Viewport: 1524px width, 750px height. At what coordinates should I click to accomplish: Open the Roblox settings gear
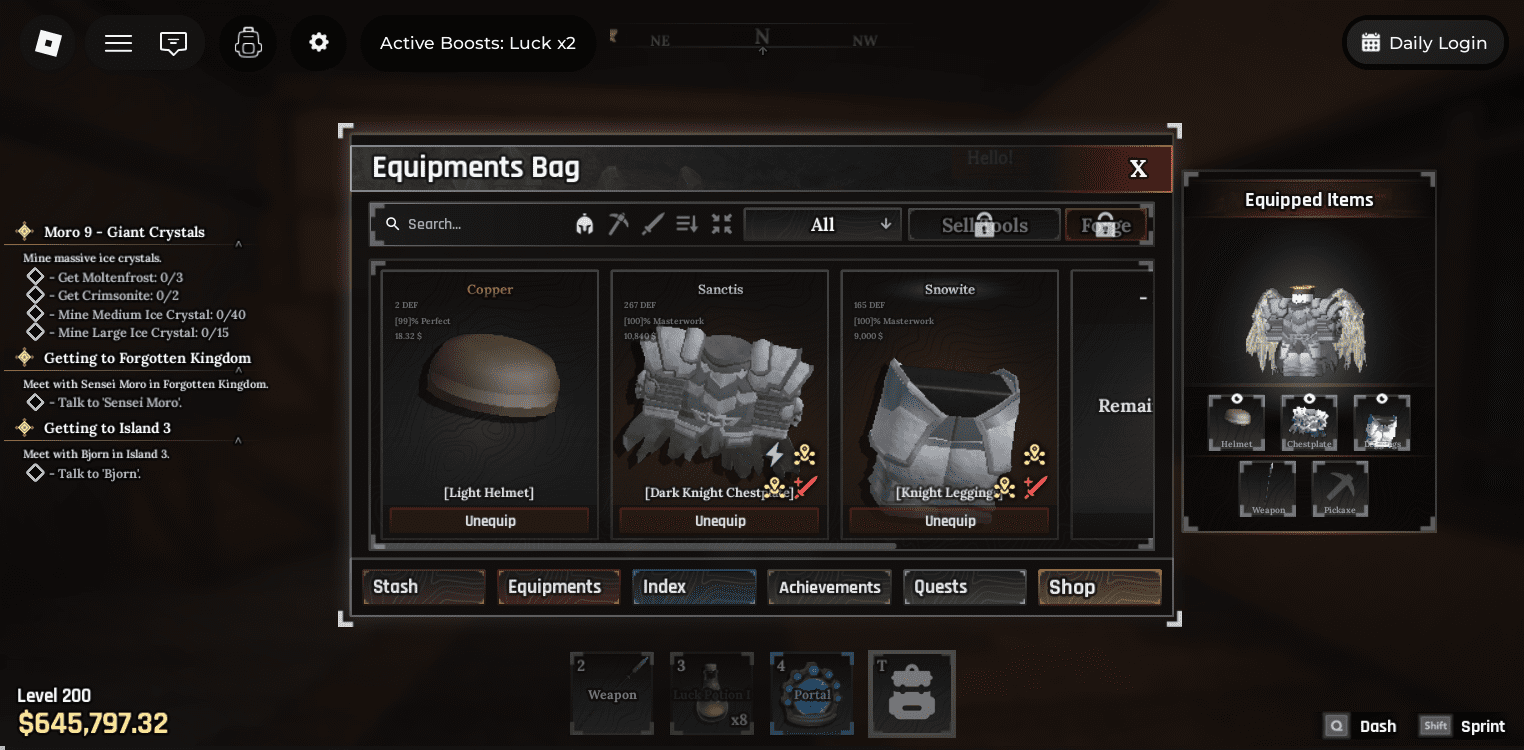(x=318, y=43)
